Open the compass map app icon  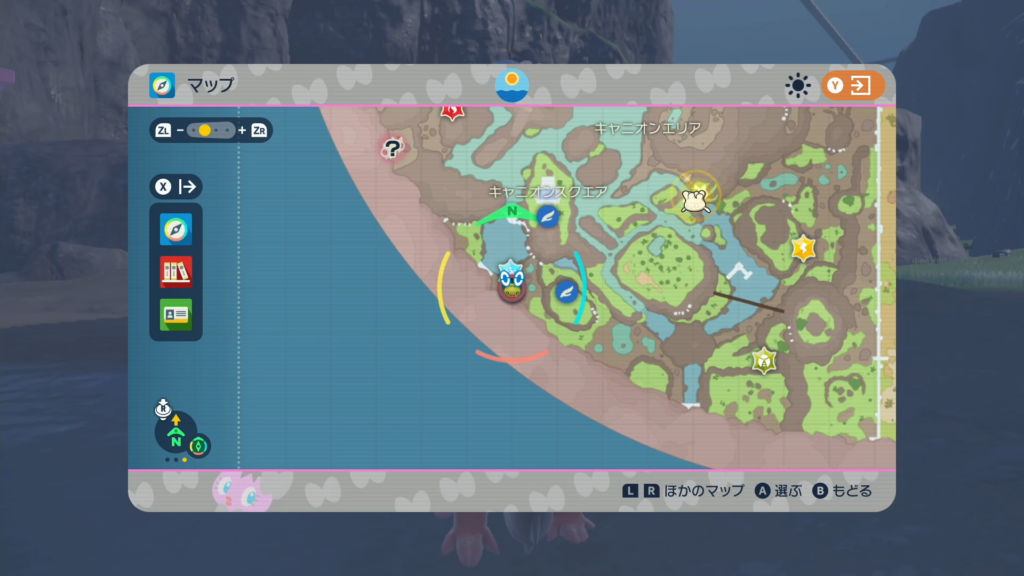pyautogui.click(x=176, y=230)
